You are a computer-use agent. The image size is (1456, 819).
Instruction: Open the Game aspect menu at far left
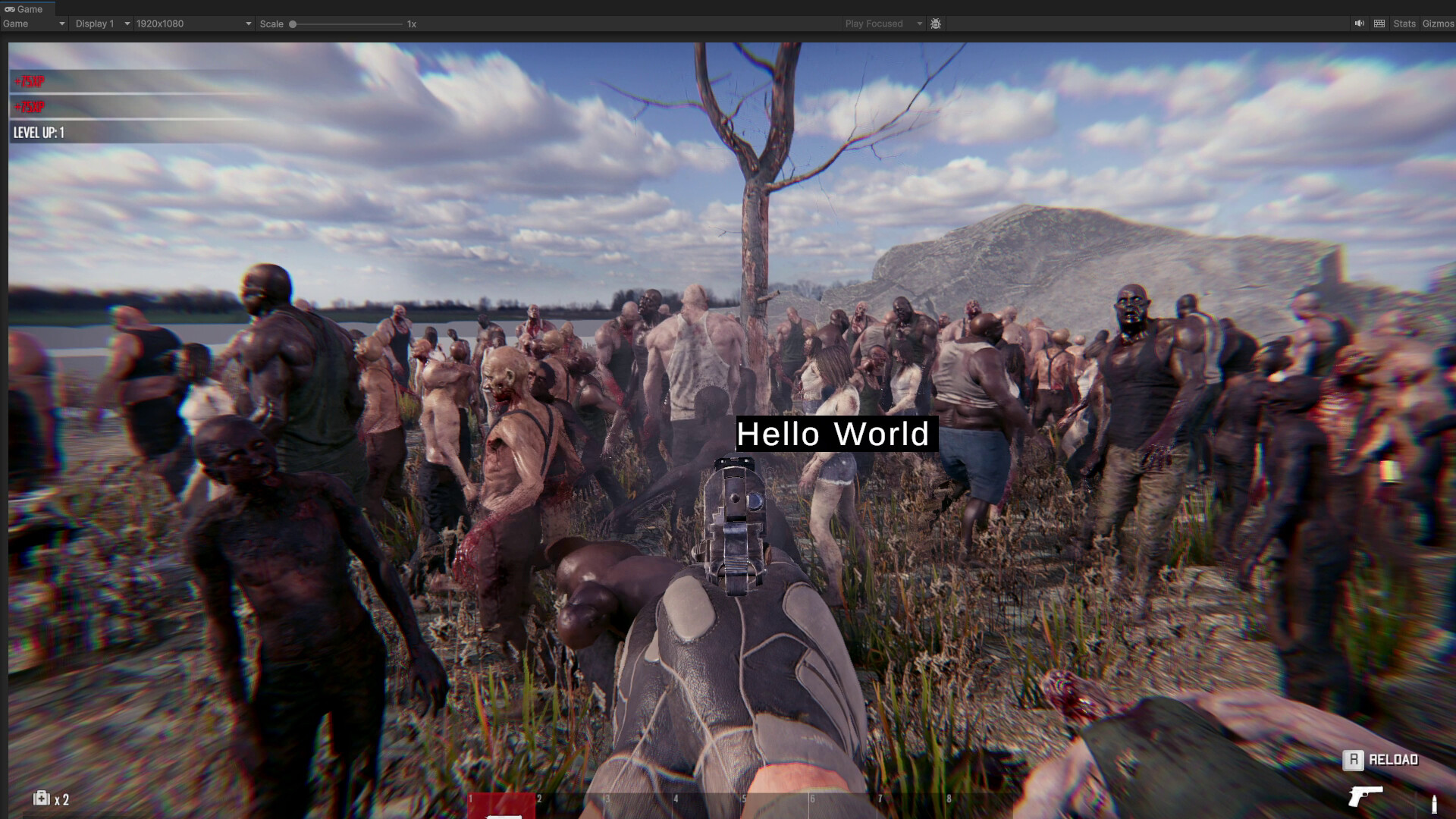(x=34, y=24)
